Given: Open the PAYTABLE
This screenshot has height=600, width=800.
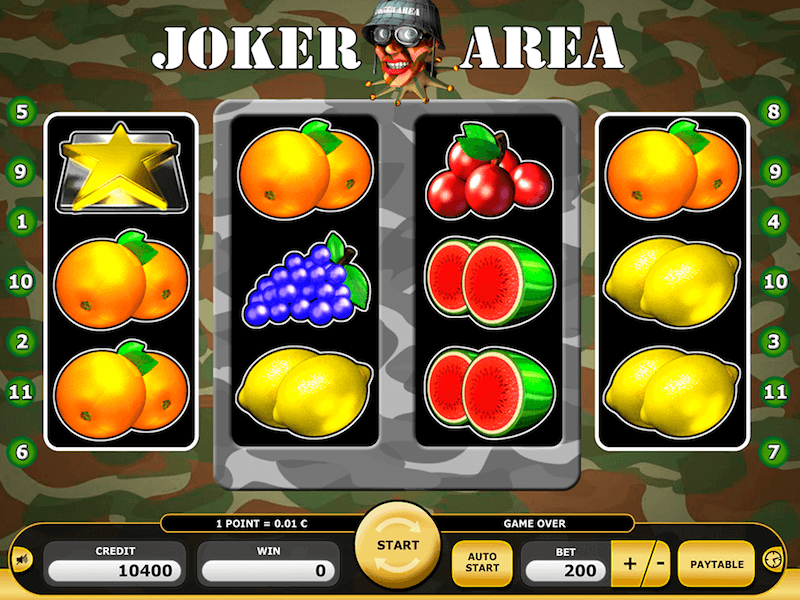Looking at the screenshot, I should [716, 565].
